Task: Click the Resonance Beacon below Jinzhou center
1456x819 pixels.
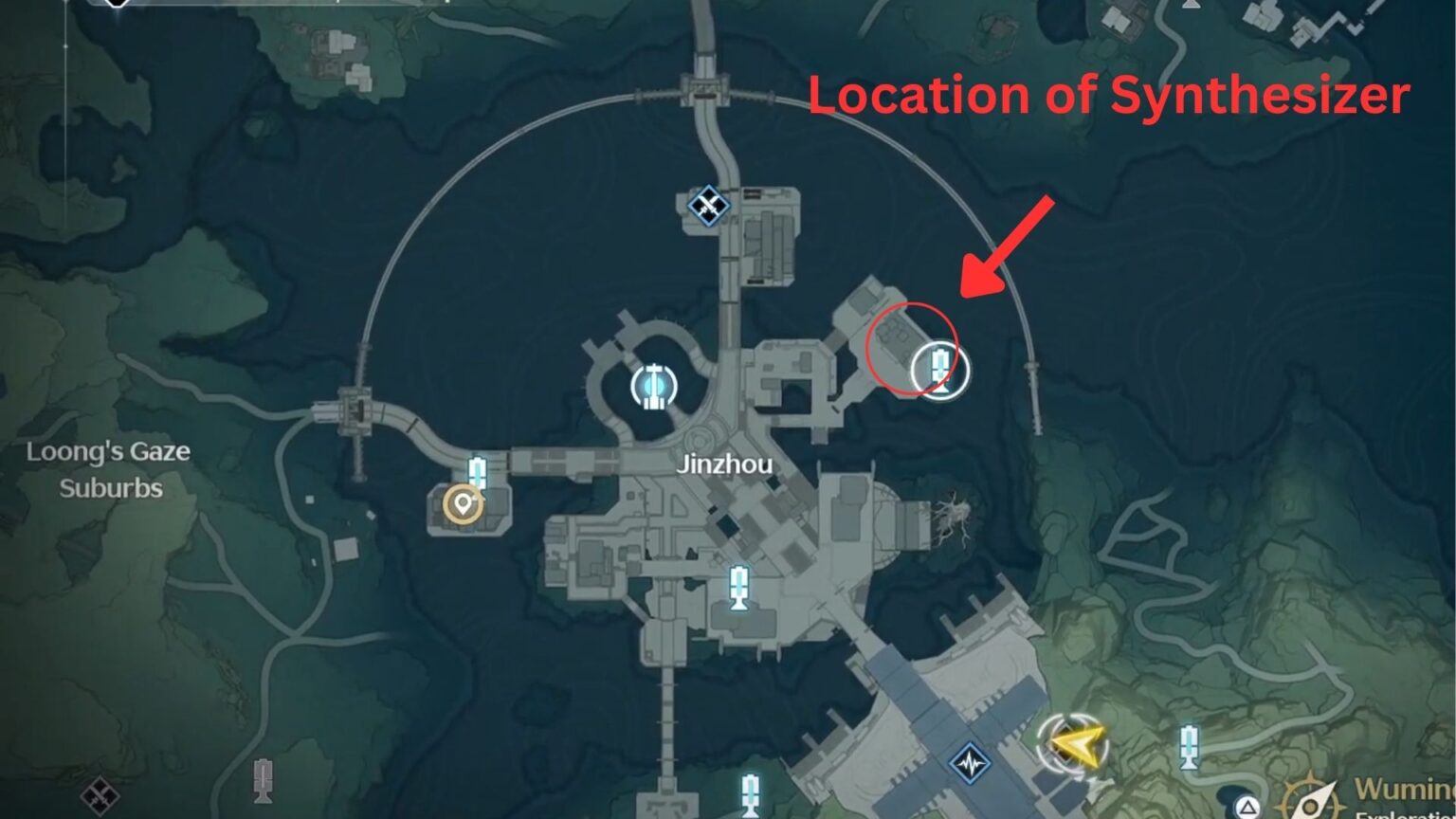Action: coord(738,588)
